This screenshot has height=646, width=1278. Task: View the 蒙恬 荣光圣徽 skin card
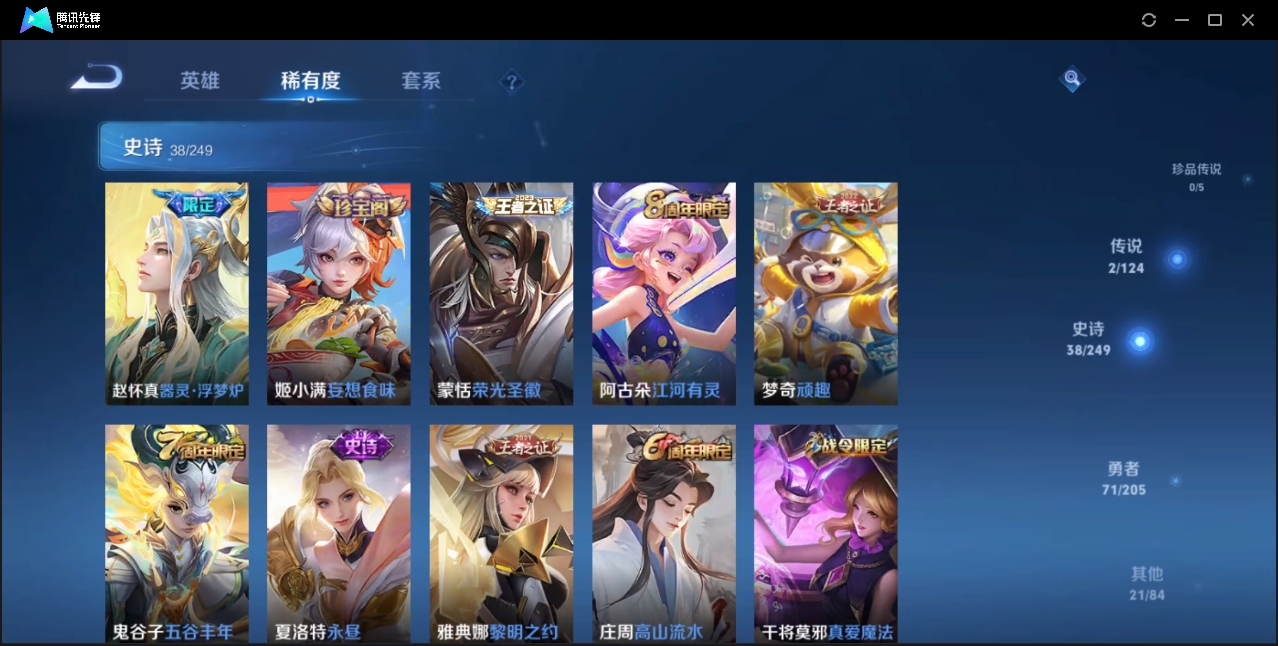pyautogui.click(x=501, y=293)
